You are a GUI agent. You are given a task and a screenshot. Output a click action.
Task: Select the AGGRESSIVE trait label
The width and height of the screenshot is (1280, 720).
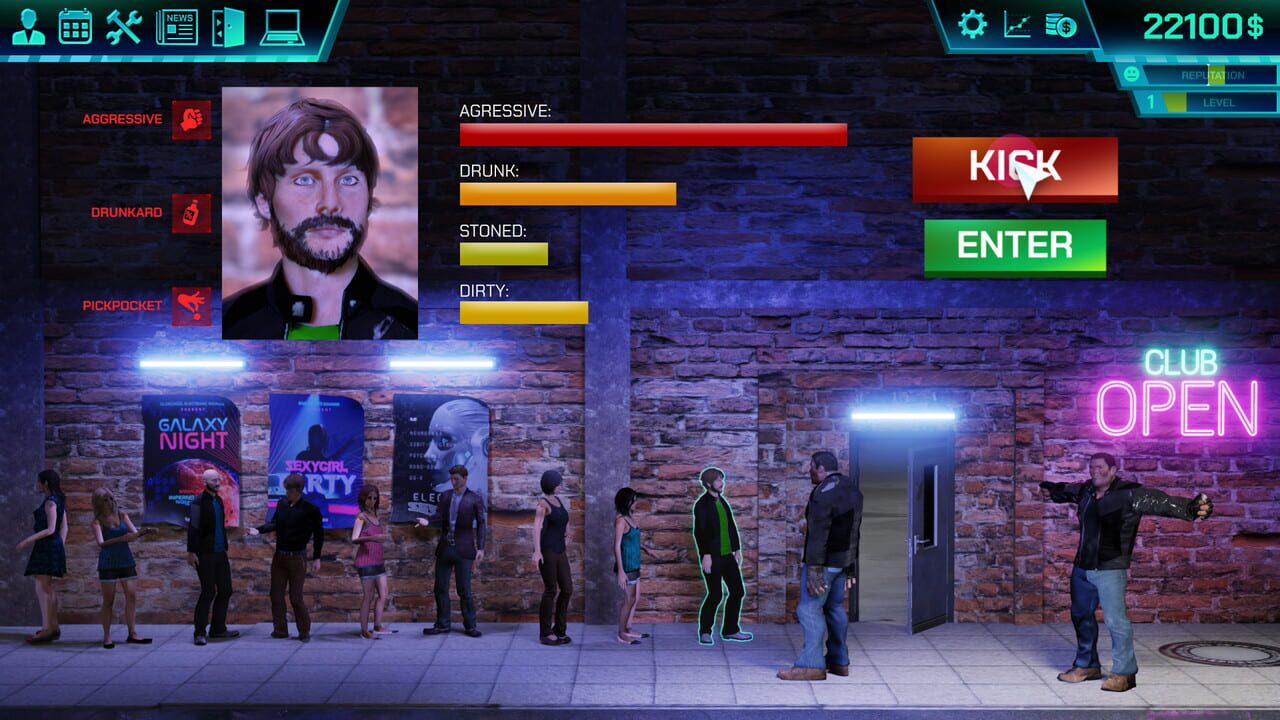122,117
